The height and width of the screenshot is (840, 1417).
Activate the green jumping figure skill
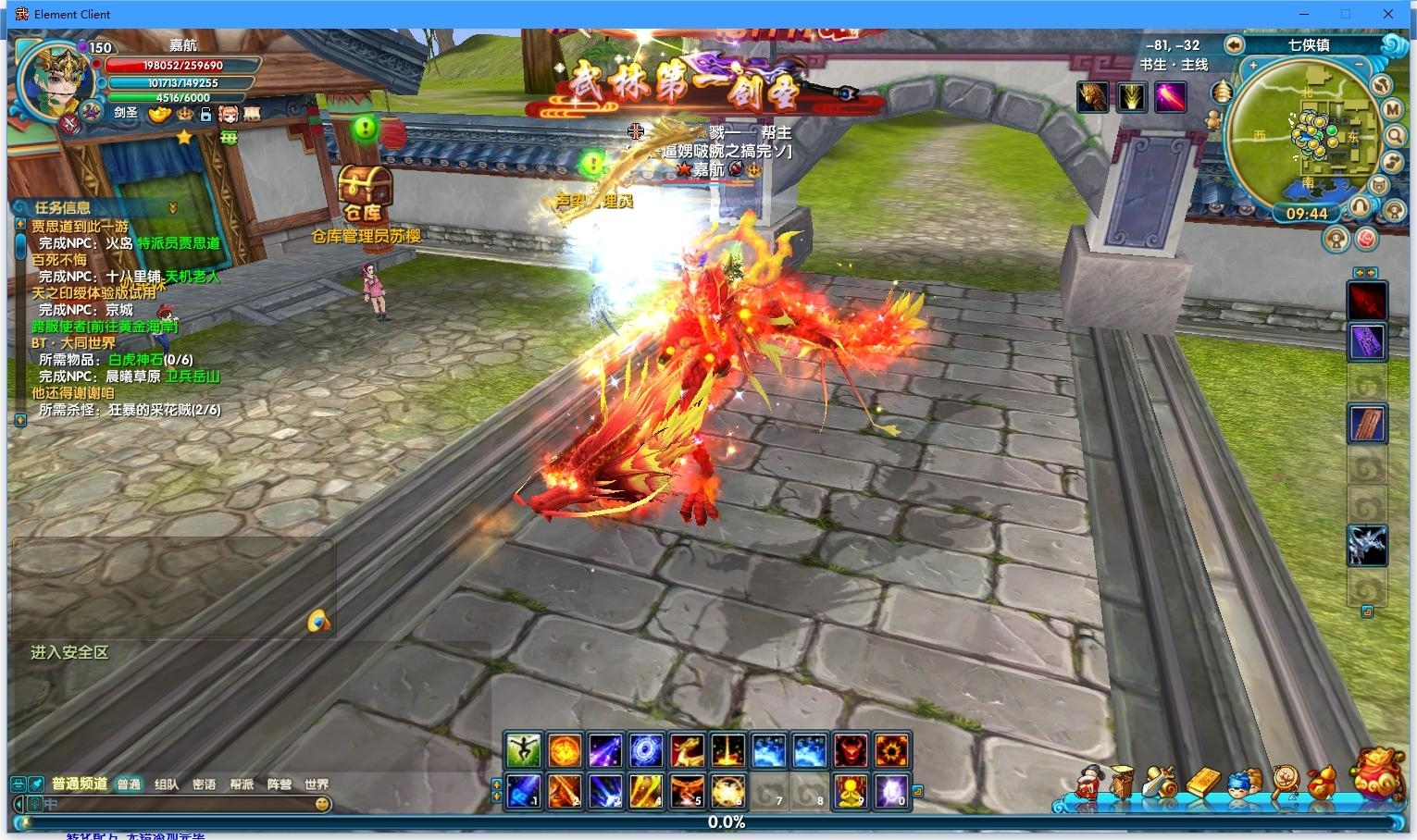click(523, 750)
